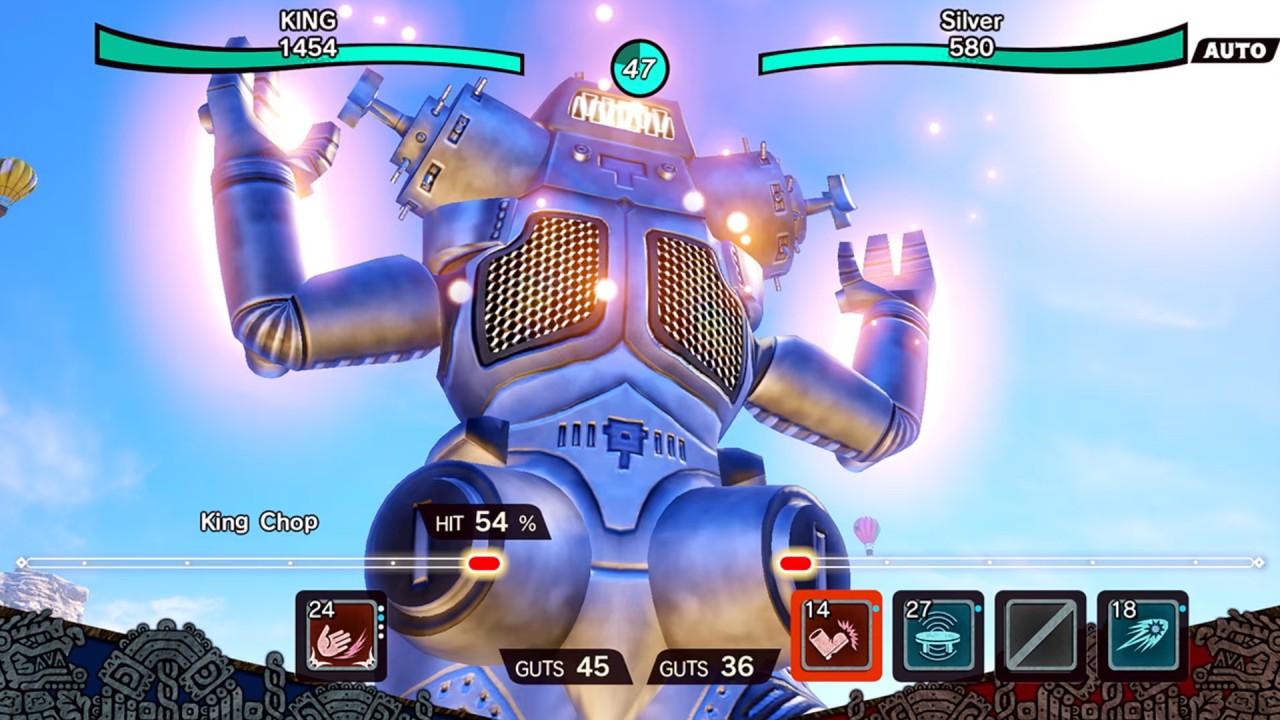The image size is (1280, 720).
Task: Use the King Chop hand skill
Action: 341,636
